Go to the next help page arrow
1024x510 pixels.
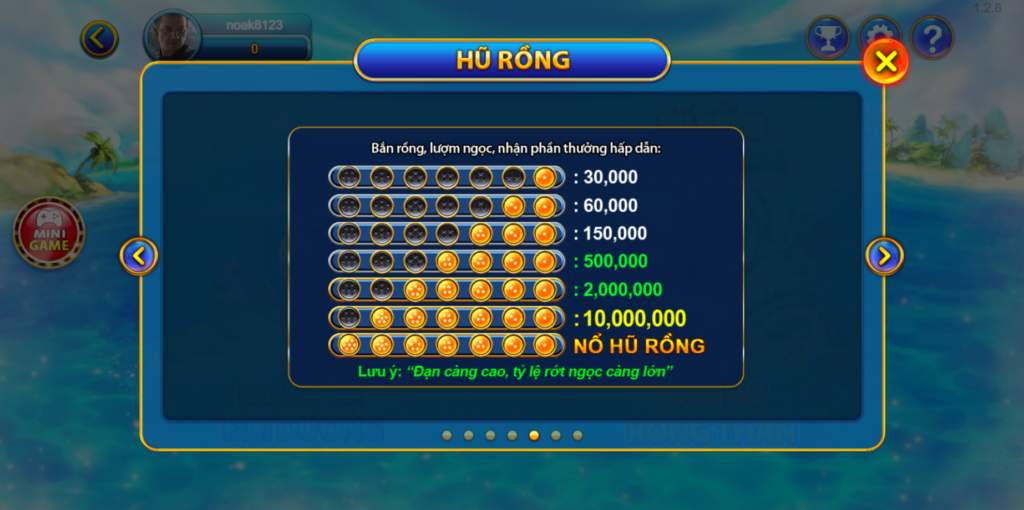(884, 256)
